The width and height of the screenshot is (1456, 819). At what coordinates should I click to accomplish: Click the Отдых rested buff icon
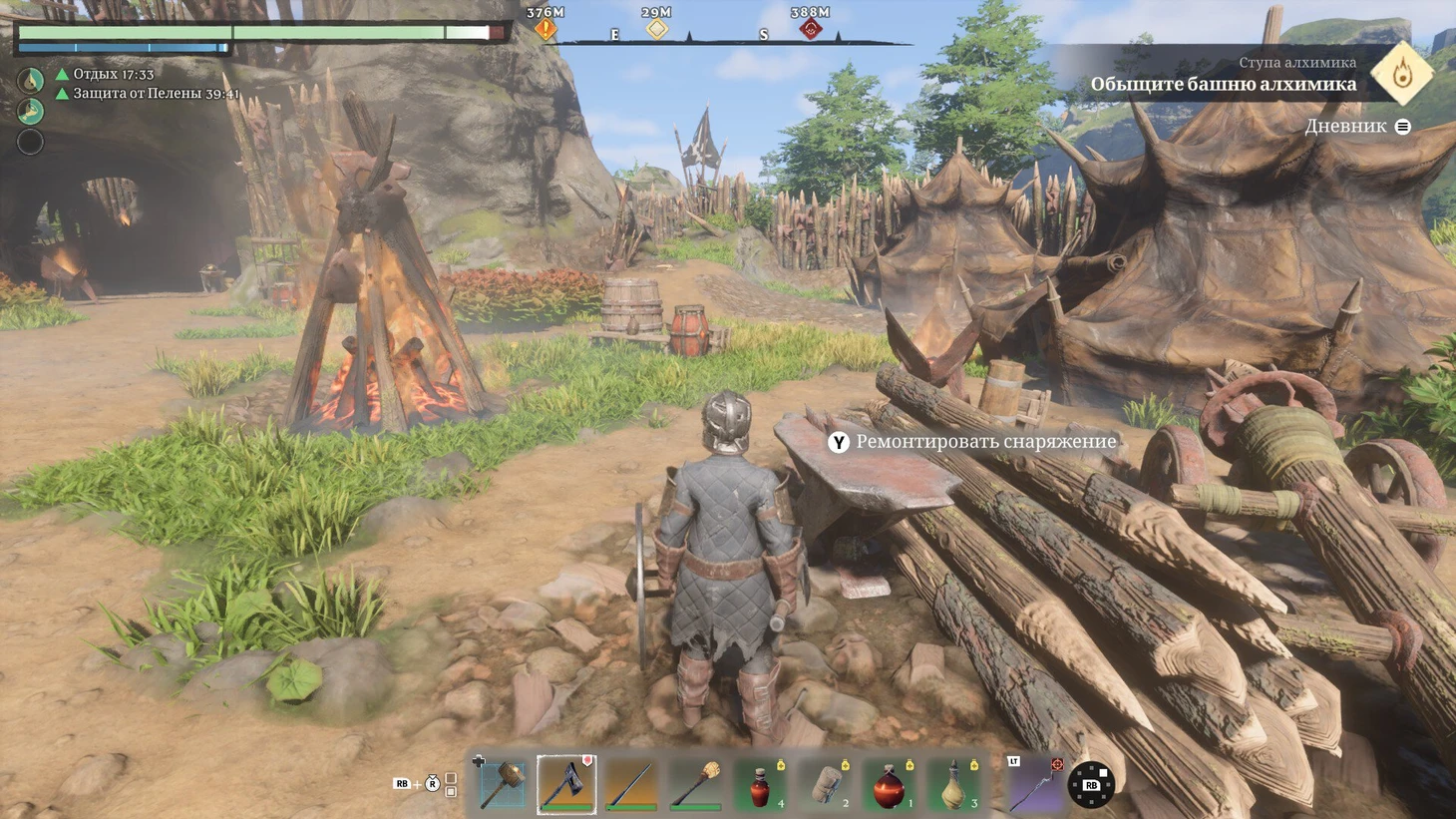click(31, 80)
